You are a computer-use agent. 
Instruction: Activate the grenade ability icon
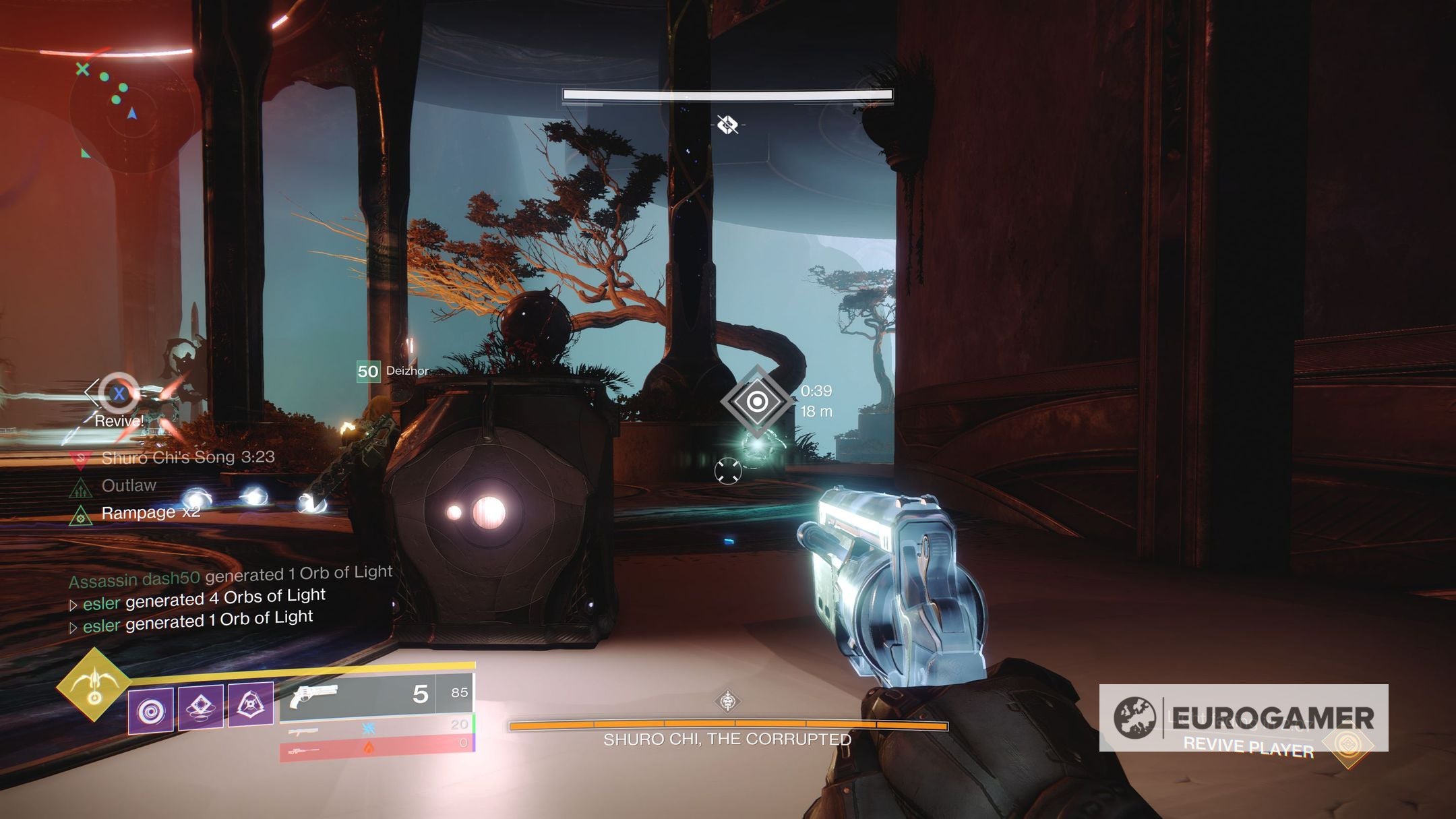(150, 711)
